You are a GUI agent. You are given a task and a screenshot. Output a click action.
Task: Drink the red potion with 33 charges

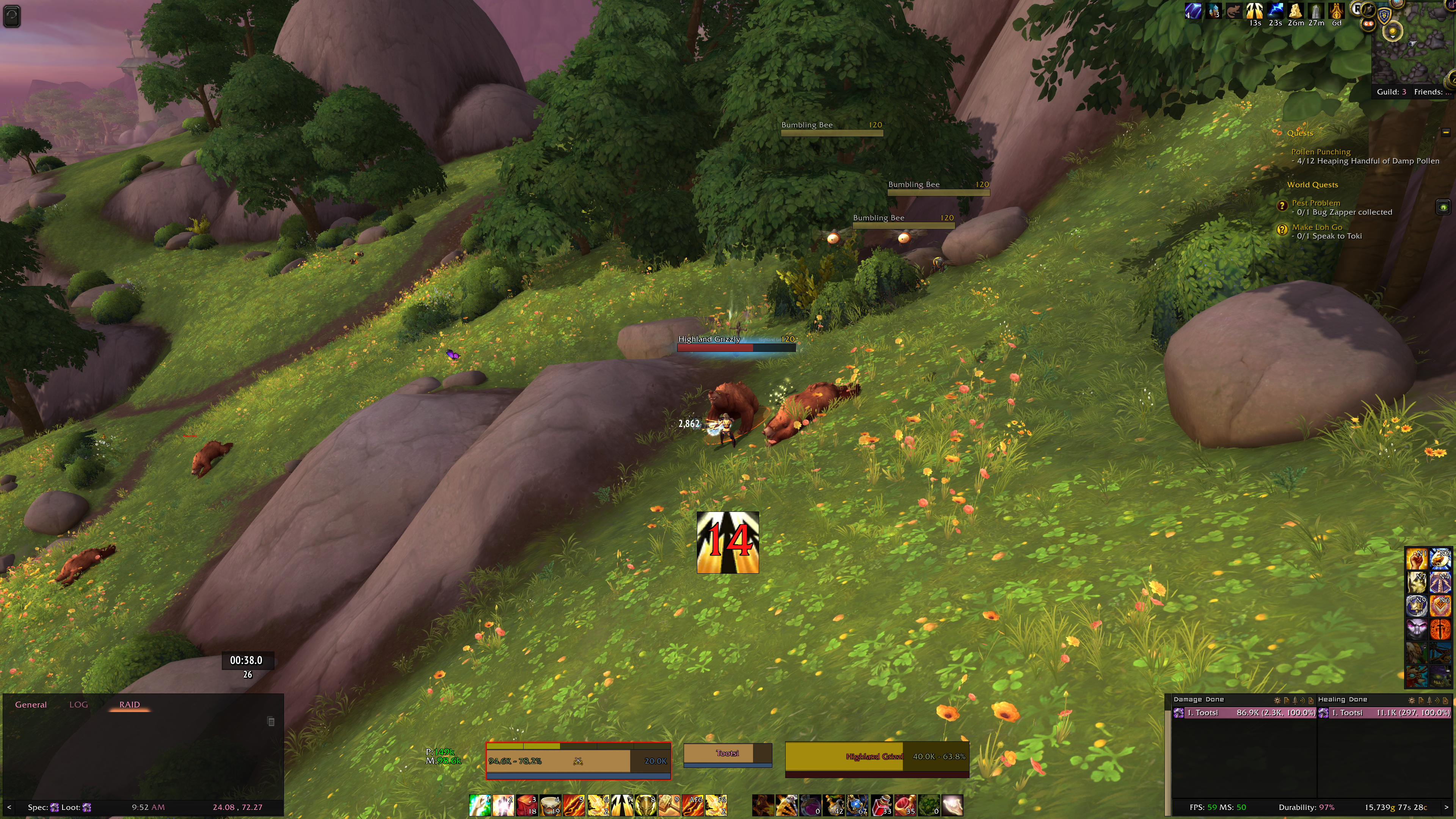click(x=882, y=805)
